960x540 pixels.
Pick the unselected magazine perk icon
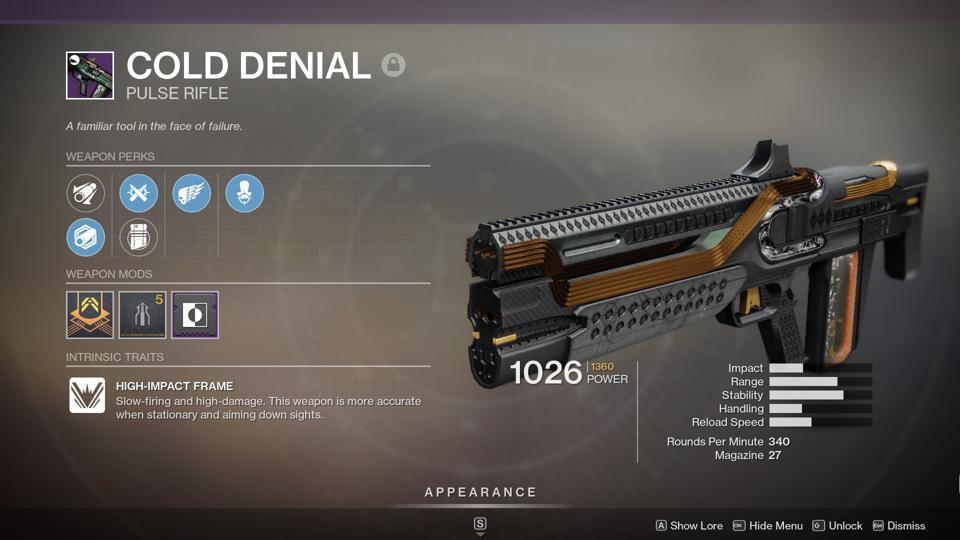pyautogui.click(x=139, y=238)
